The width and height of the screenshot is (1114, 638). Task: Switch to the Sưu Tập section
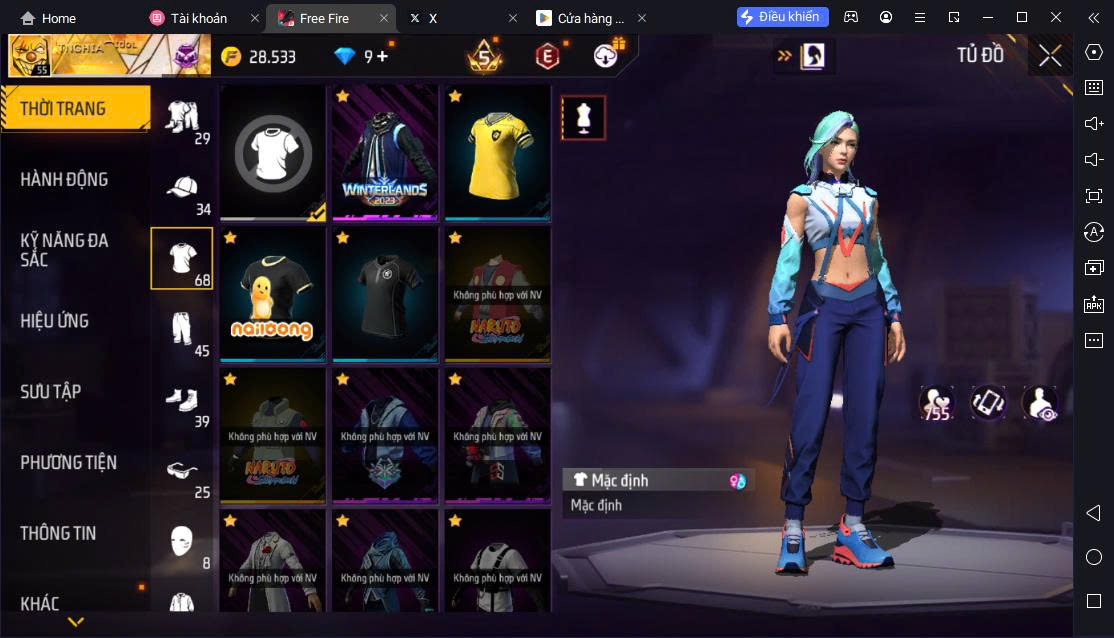pyautogui.click(x=50, y=392)
